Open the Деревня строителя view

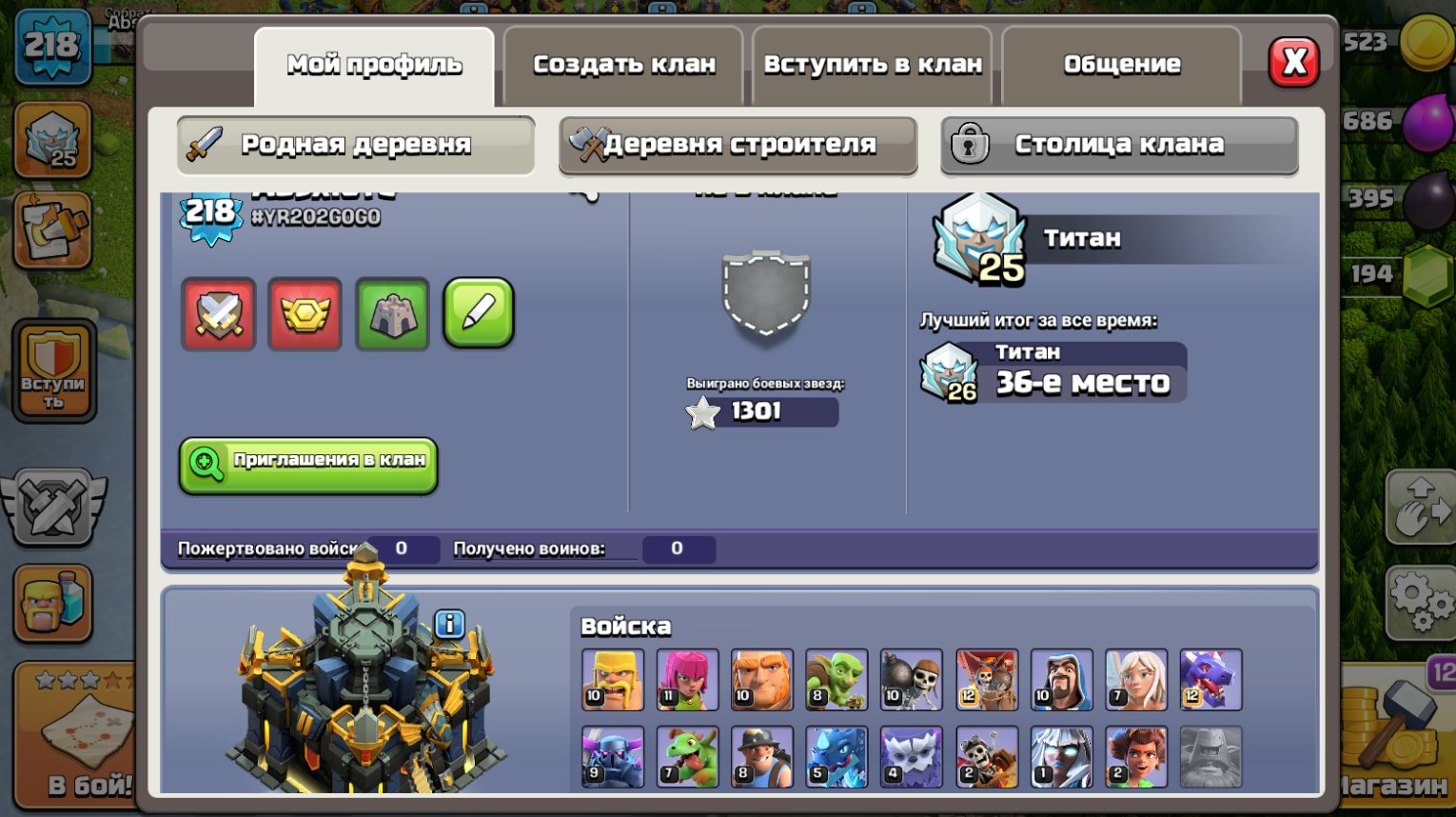(739, 146)
